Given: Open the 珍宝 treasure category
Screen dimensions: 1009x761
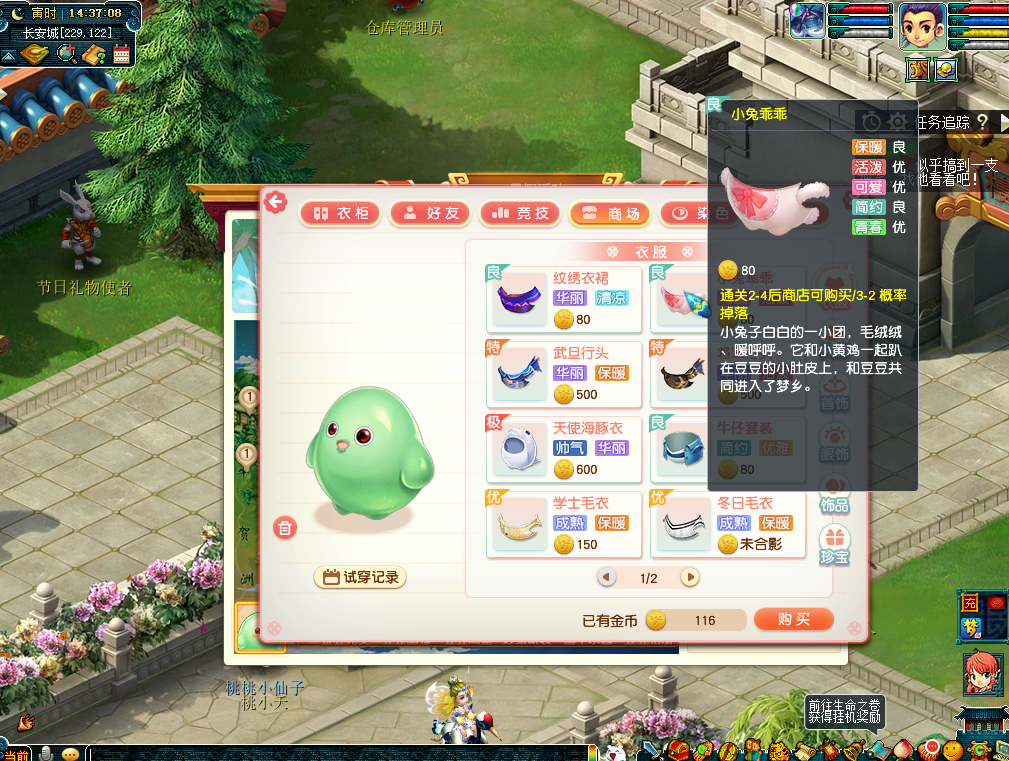Looking at the screenshot, I should pos(834,546).
